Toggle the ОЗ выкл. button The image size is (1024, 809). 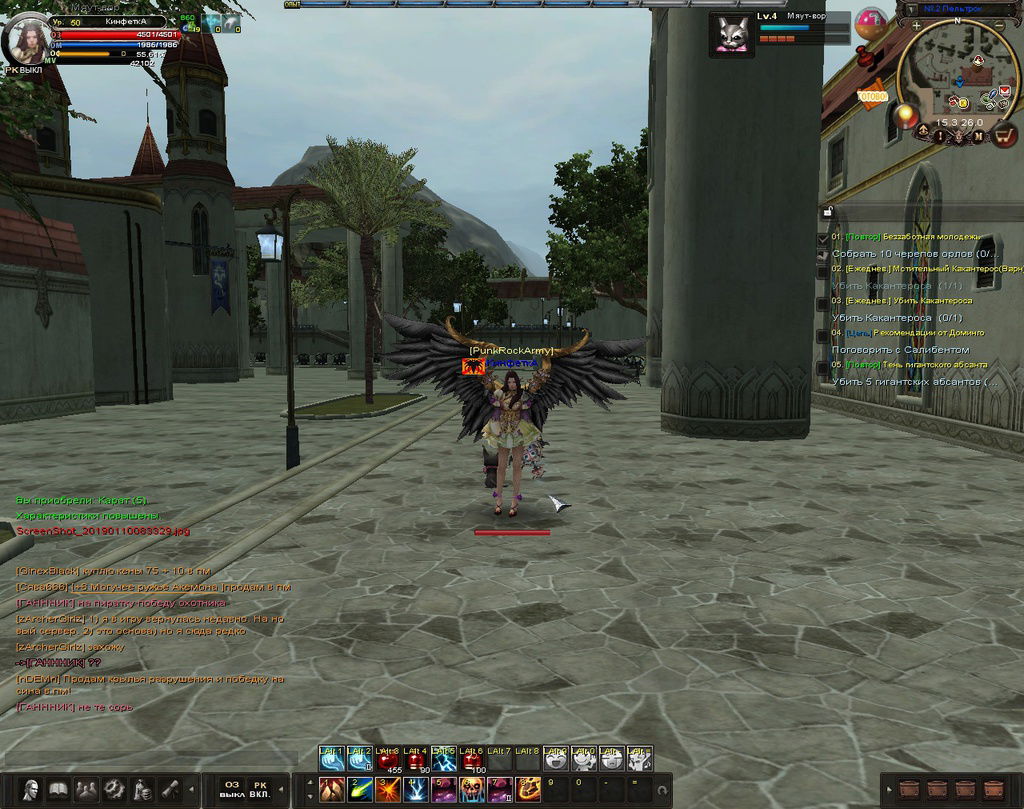point(231,788)
